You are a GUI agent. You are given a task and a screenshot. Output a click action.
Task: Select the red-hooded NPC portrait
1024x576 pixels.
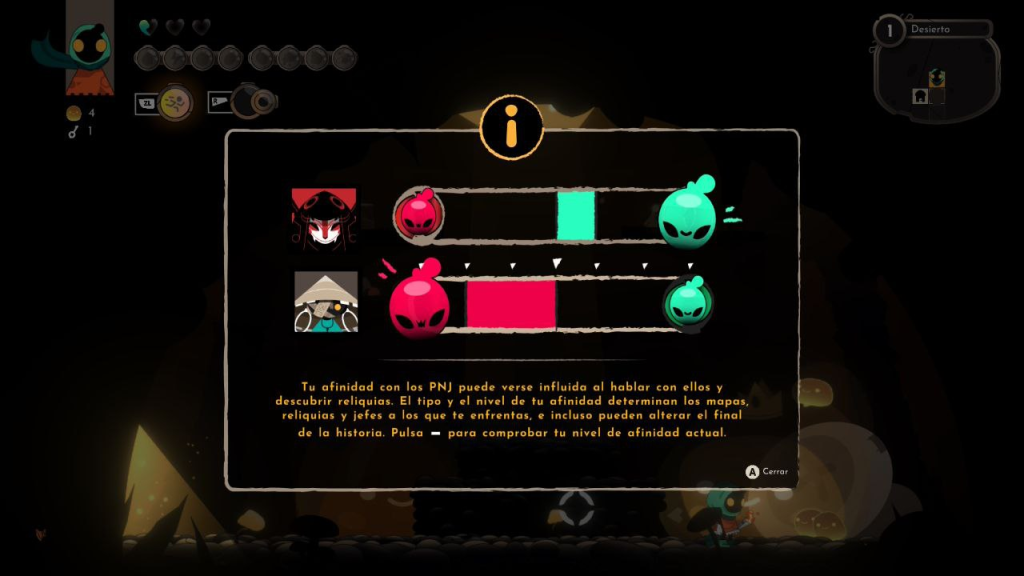(324, 217)
